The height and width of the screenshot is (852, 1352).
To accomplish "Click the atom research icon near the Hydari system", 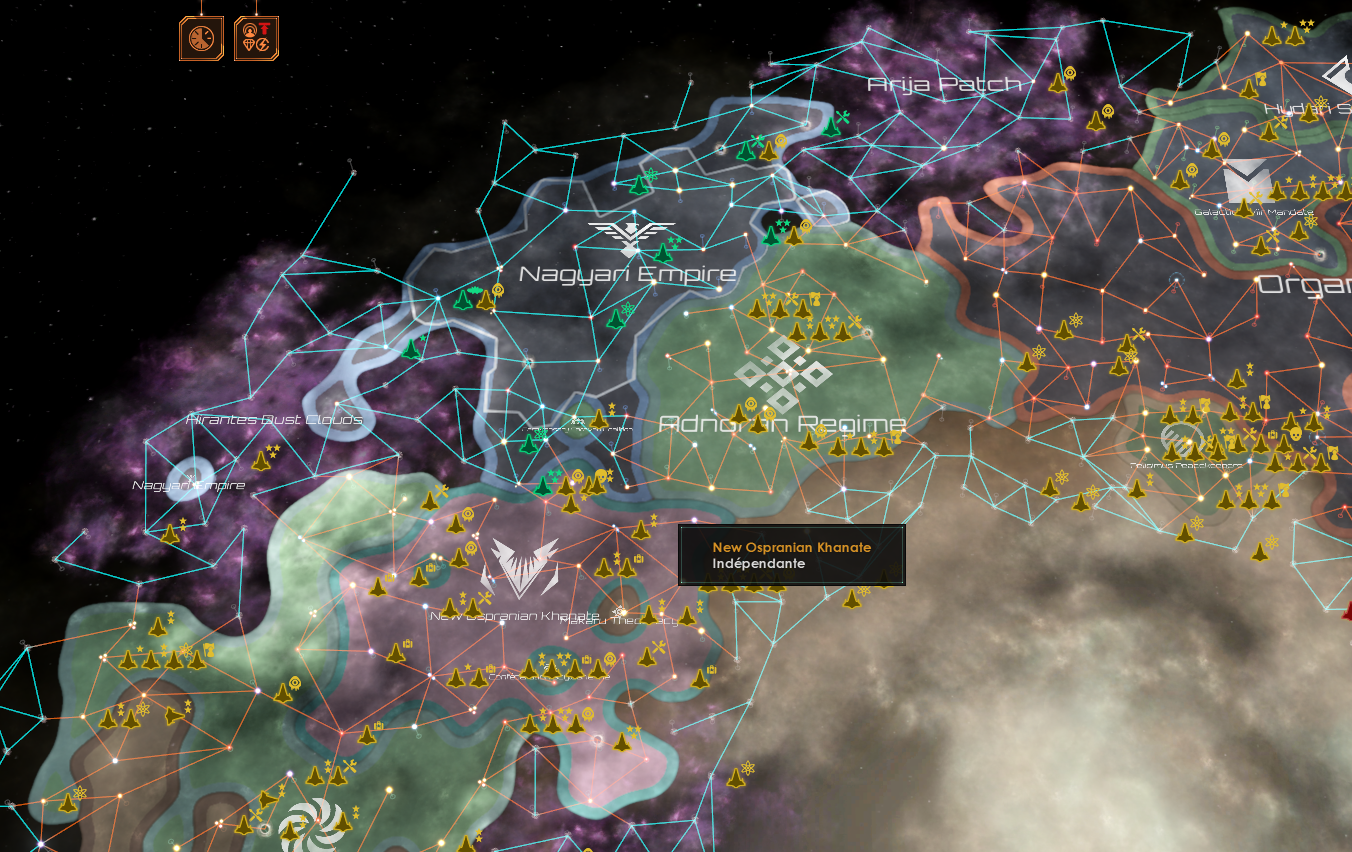I will pos(1319,103).
